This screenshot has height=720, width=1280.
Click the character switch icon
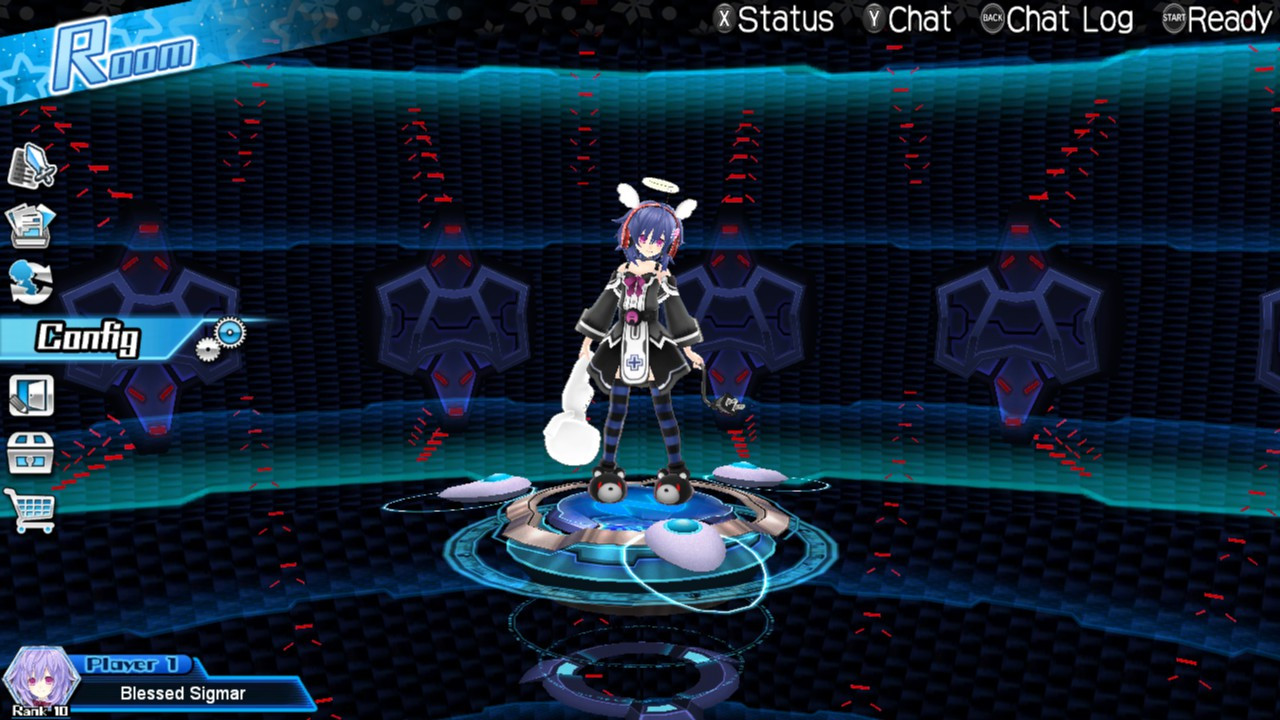click(32, 283)
